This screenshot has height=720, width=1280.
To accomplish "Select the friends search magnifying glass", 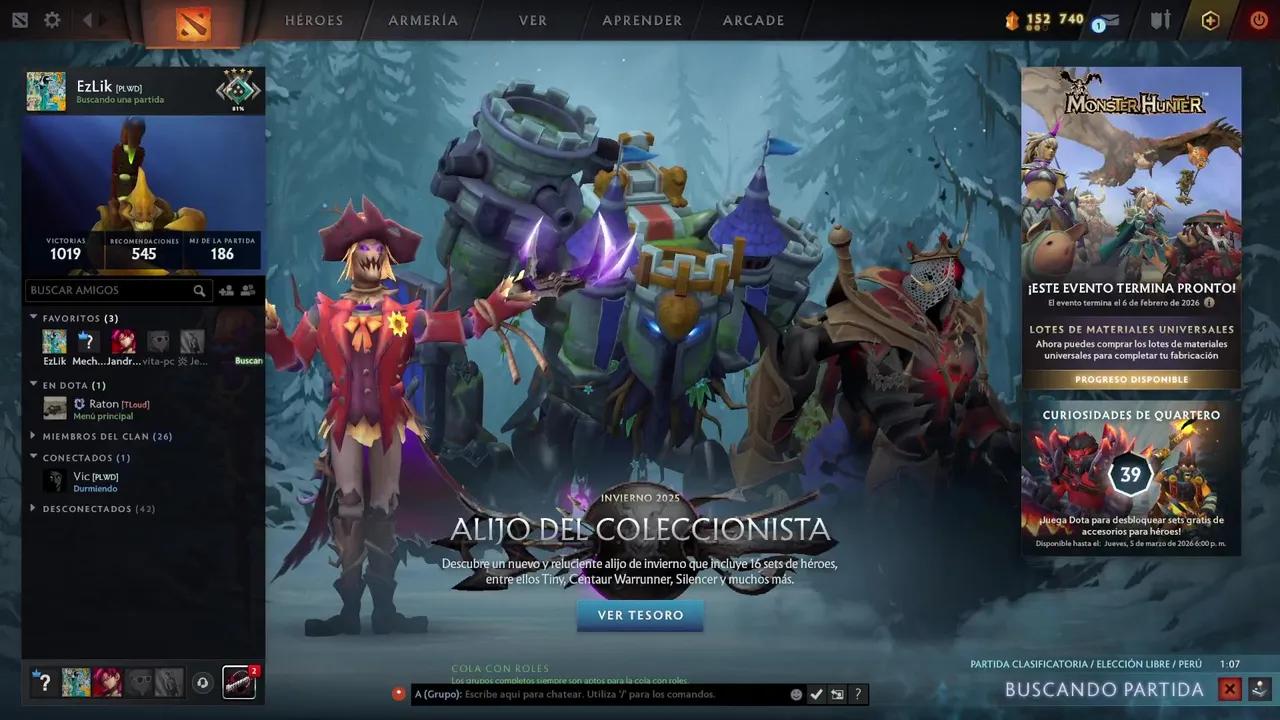I will tap(199, 290).
